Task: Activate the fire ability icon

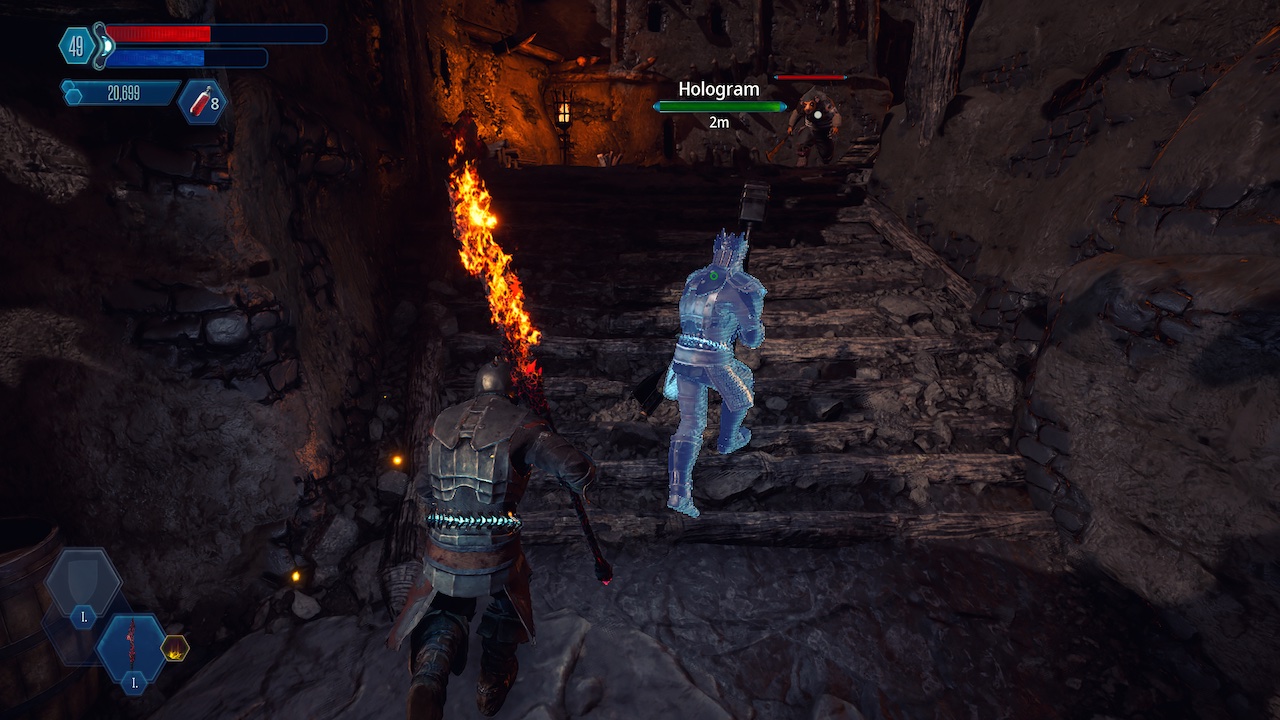Action: point(174,648)
